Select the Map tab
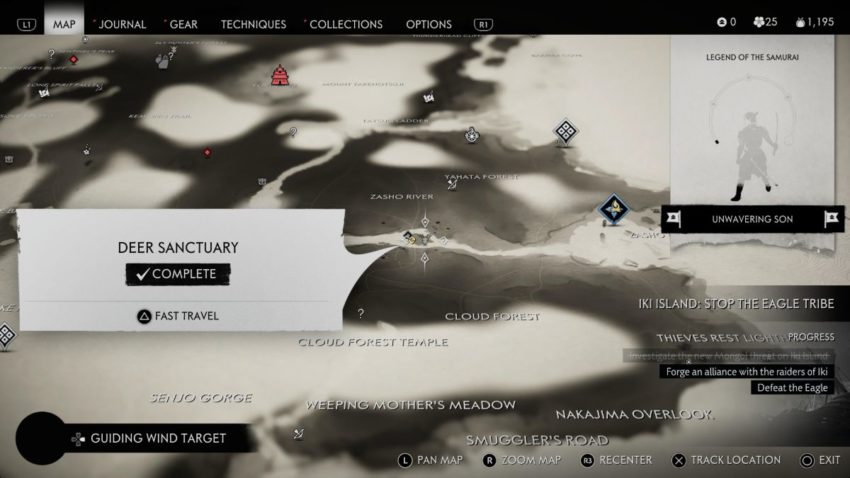This screenshot has height=478, width=850. tap(64, 23)
